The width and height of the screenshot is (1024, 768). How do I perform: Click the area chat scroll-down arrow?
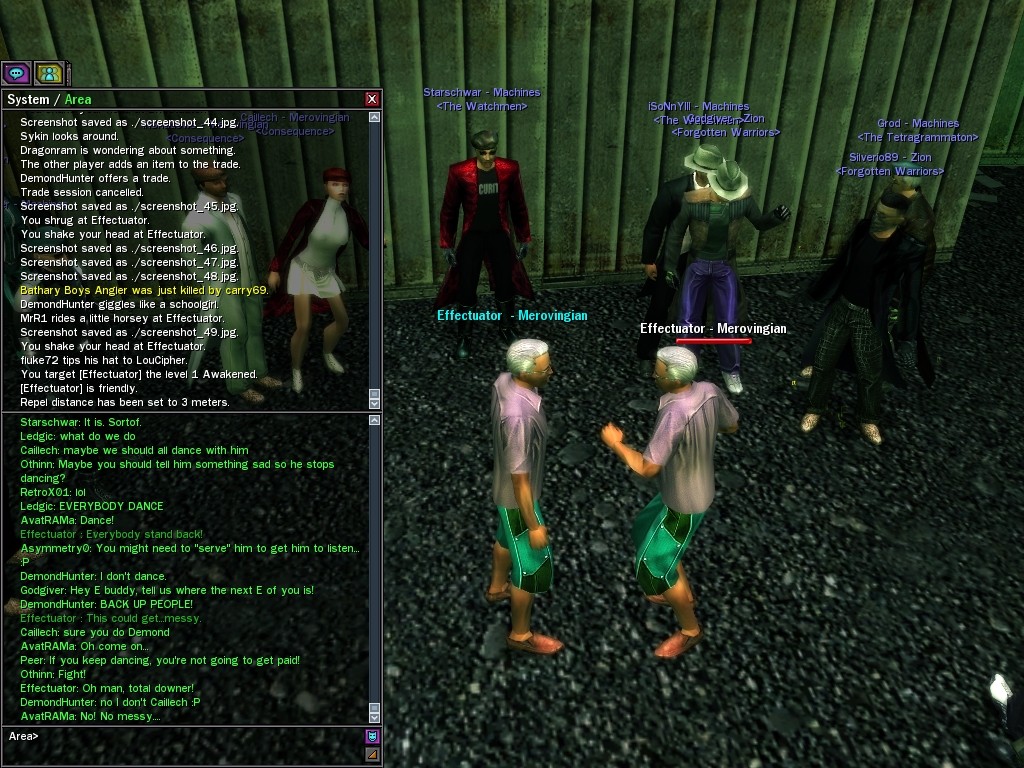(375, 717)
